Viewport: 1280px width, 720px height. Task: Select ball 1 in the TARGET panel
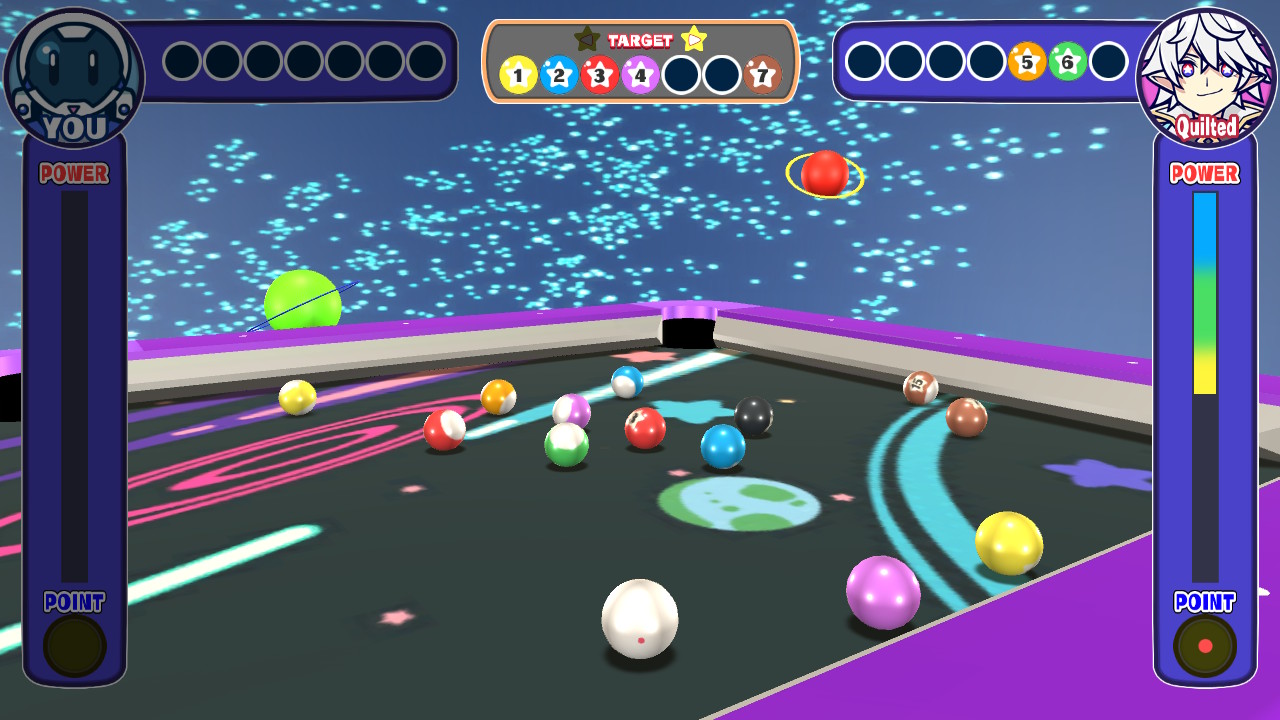517,72
